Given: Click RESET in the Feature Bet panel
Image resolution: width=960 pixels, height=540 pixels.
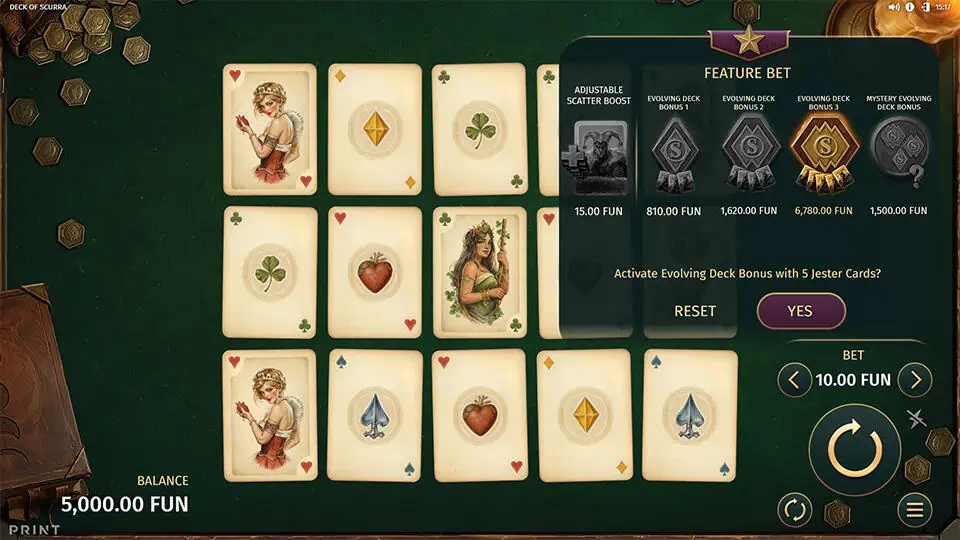Looking at the screenshot, I should (695, 311).
